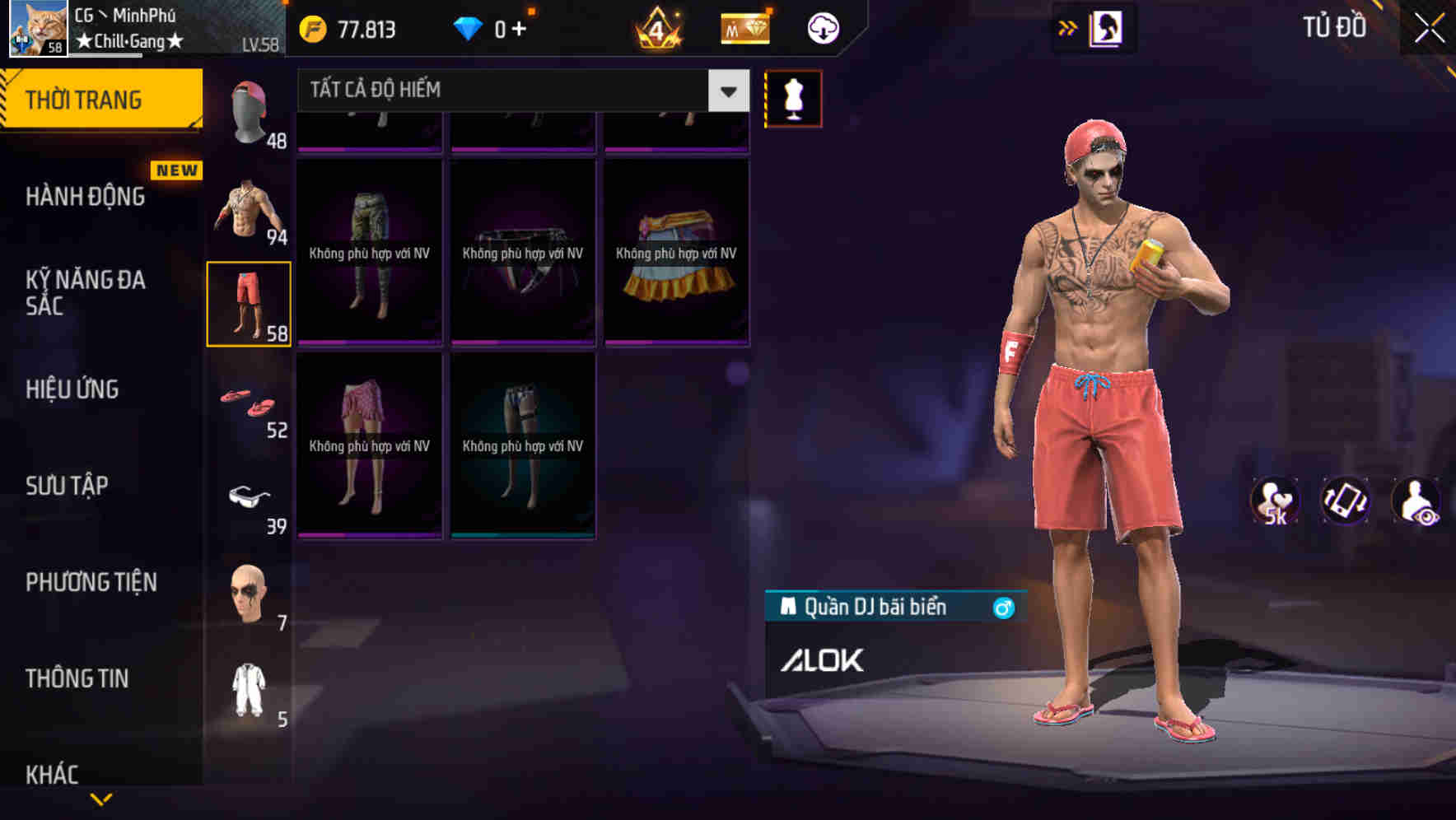
Task: Select the equipped red shorts thumbnail showing 58
Action: click(249, 305)
